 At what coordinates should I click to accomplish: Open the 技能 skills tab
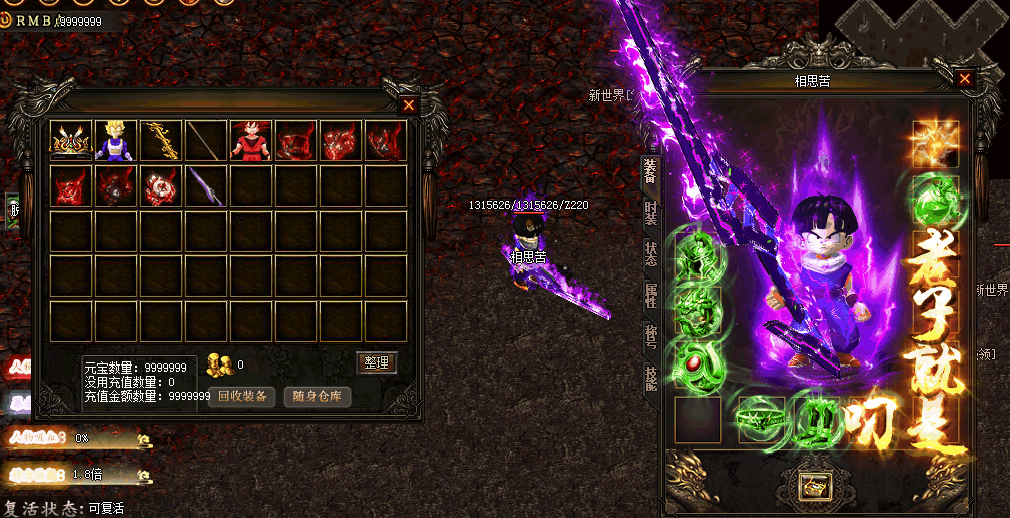(651, 377)
